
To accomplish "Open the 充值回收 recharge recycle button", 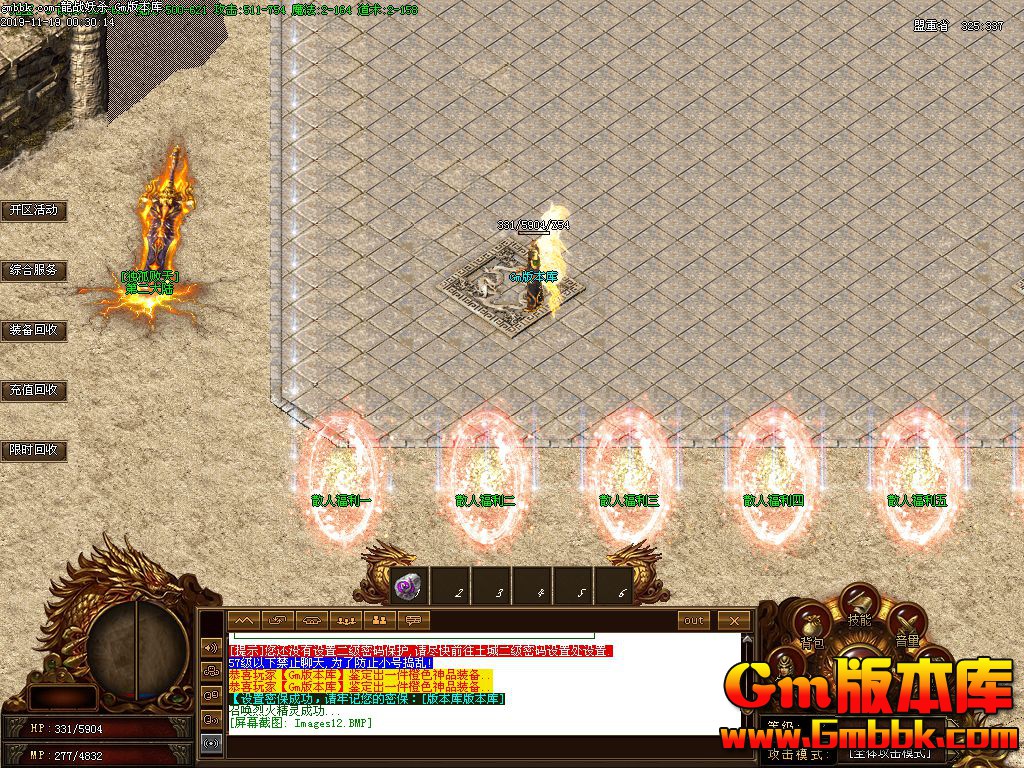I will (33, 390).
